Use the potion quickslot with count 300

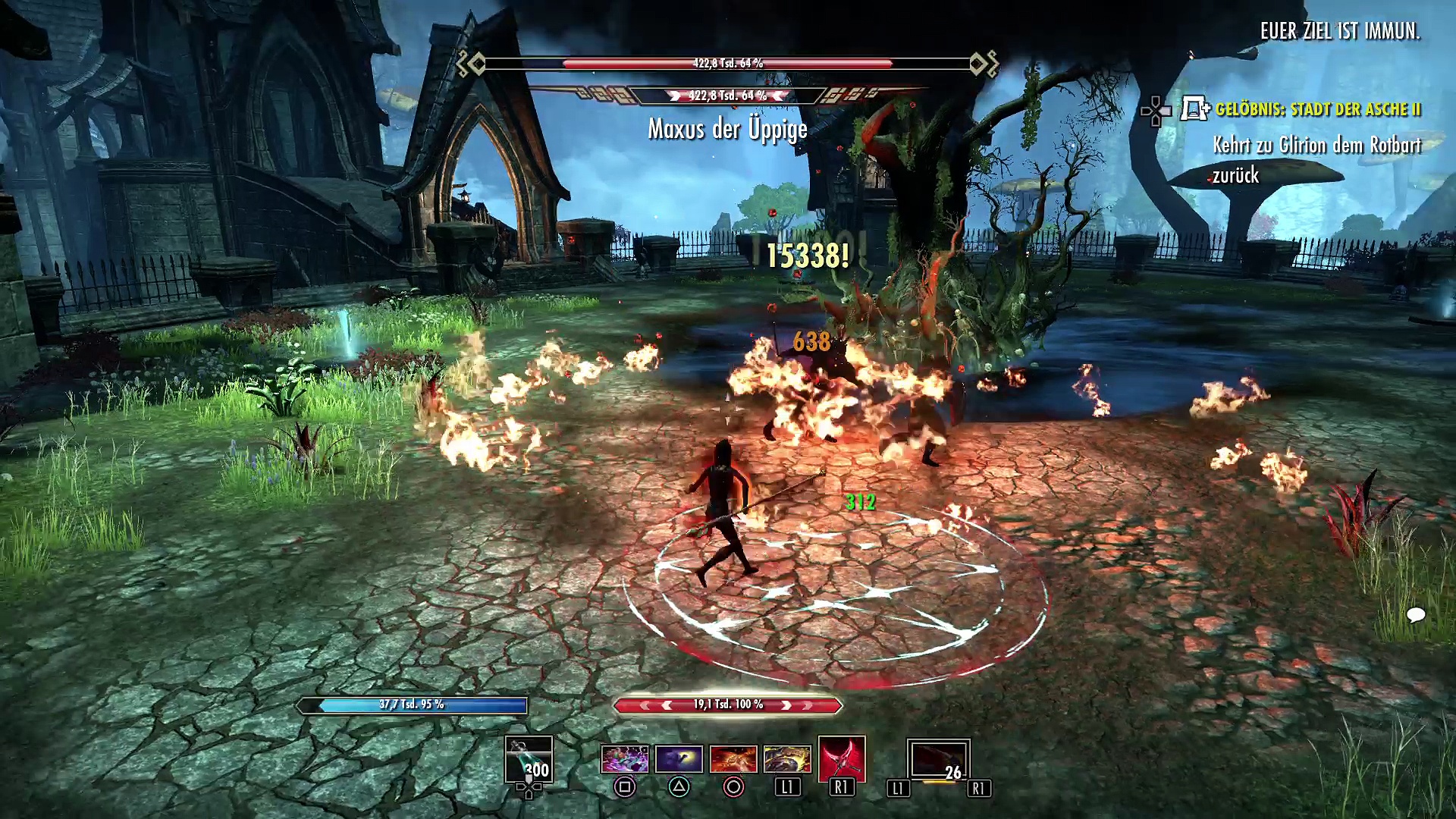tap(529, 760)
